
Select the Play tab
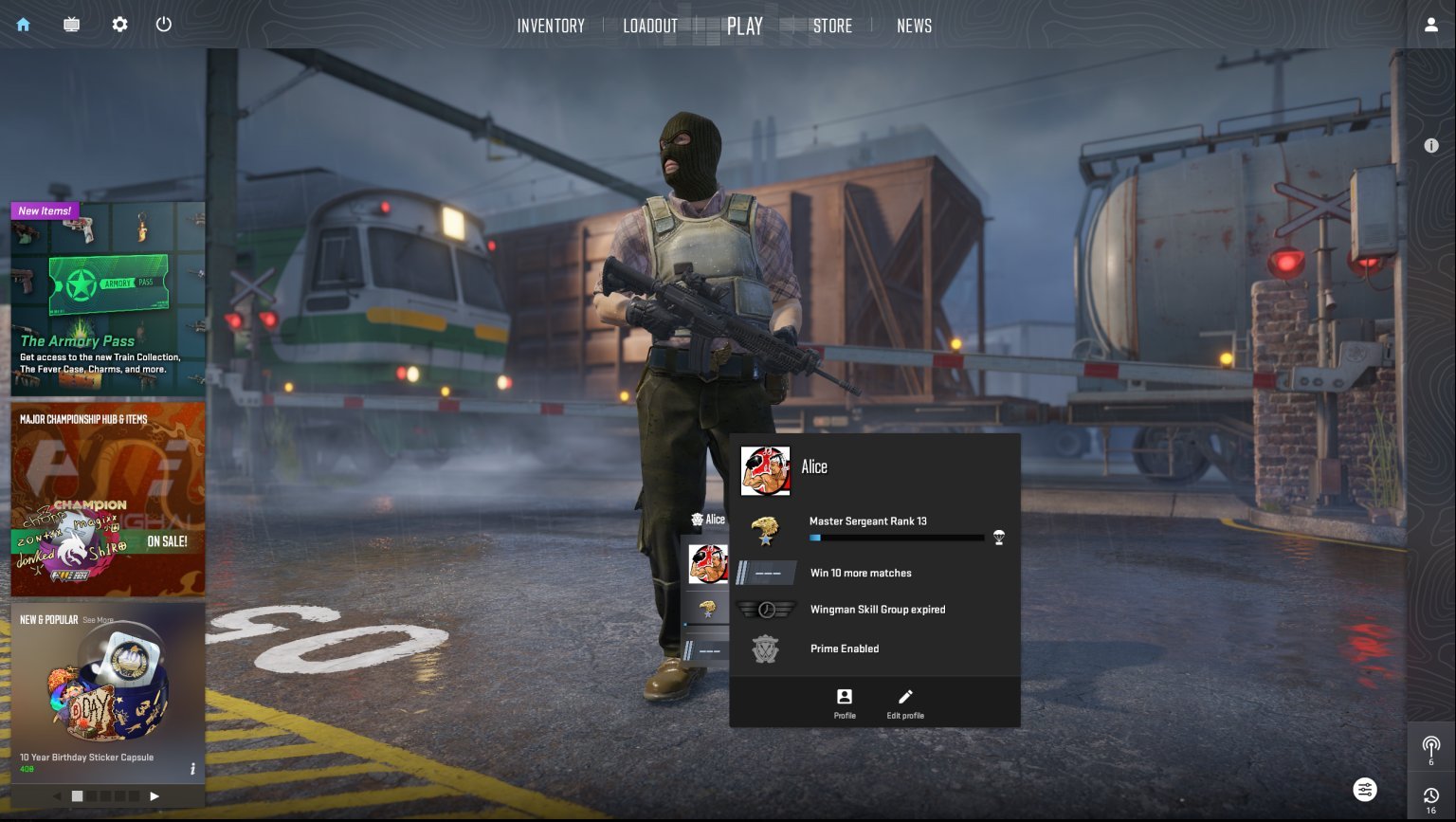[744, 26]
